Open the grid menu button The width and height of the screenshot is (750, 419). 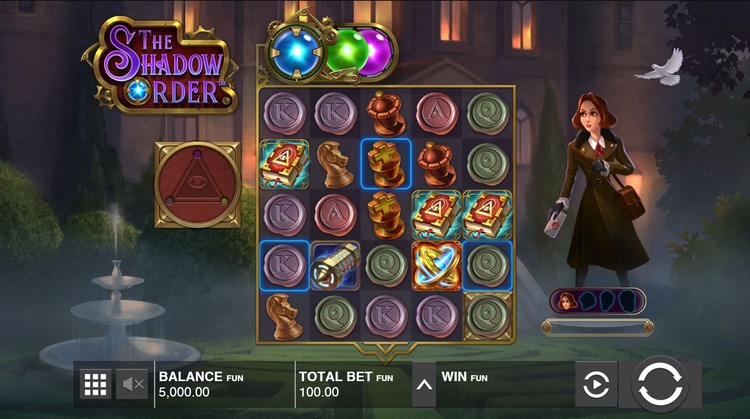[x=96, y=384]
